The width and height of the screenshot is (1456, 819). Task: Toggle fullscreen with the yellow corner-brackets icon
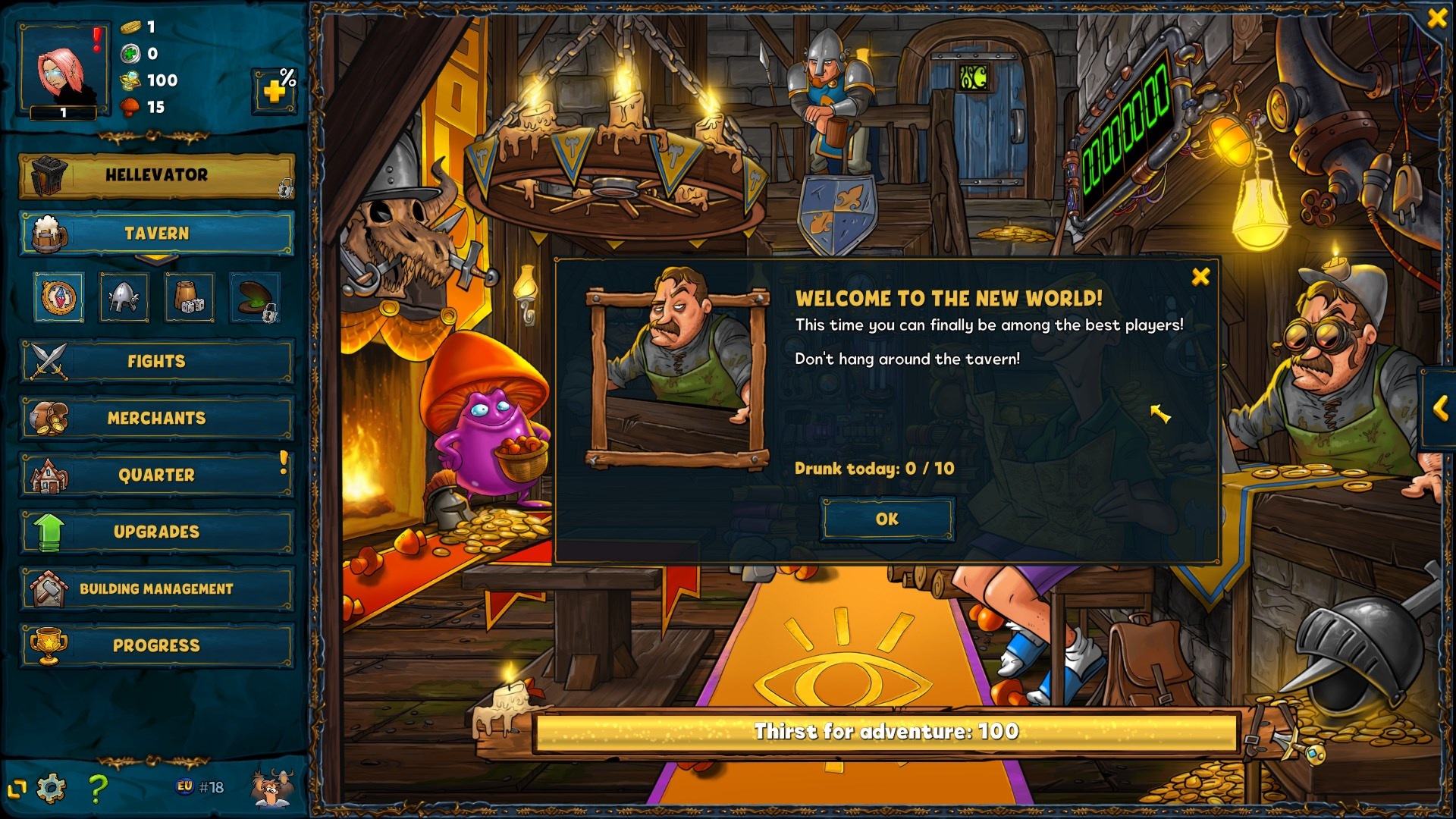coord(17,789)
